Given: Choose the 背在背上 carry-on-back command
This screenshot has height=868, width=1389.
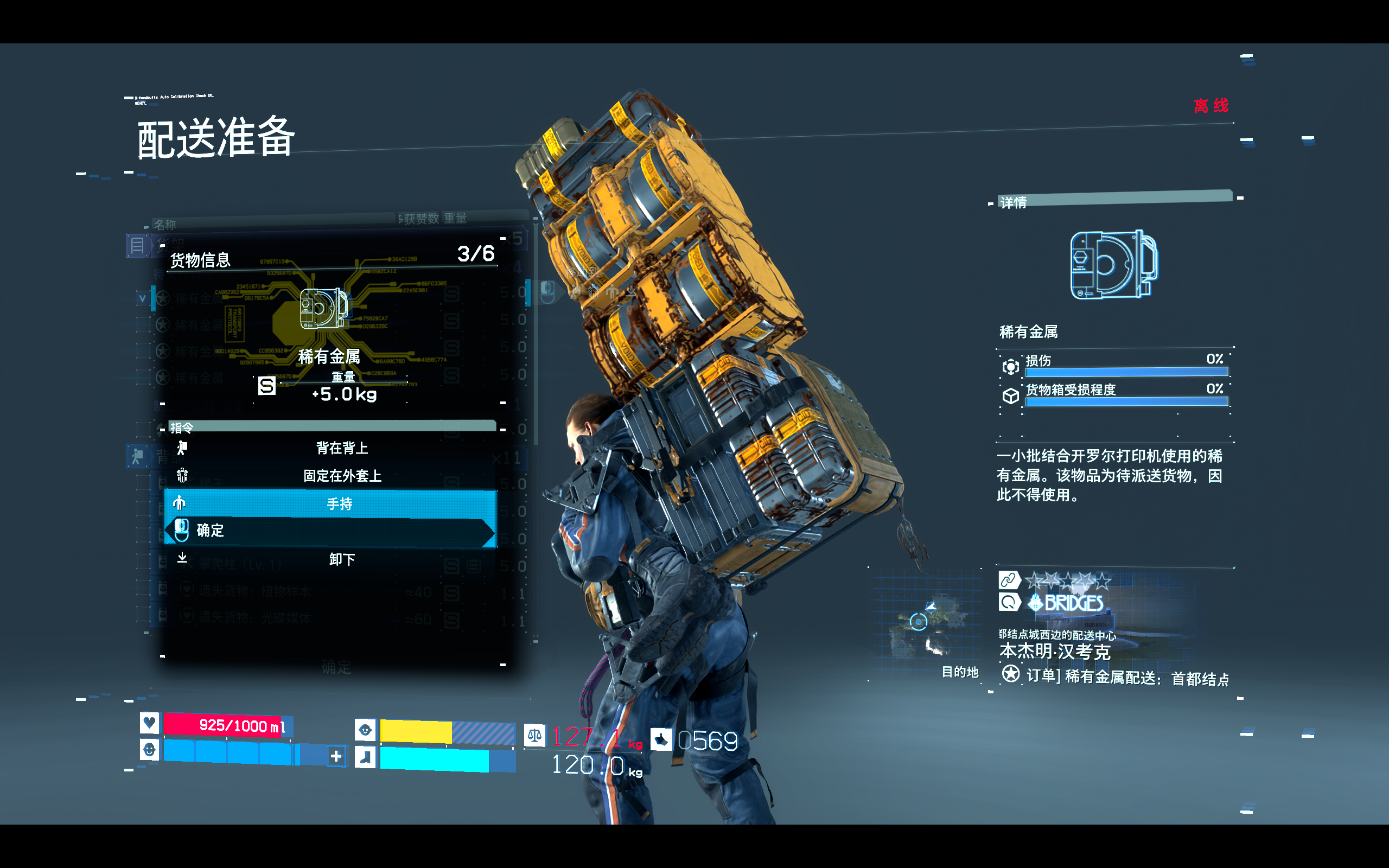Looking at the screenshot, I should click(x=342, y=448).
